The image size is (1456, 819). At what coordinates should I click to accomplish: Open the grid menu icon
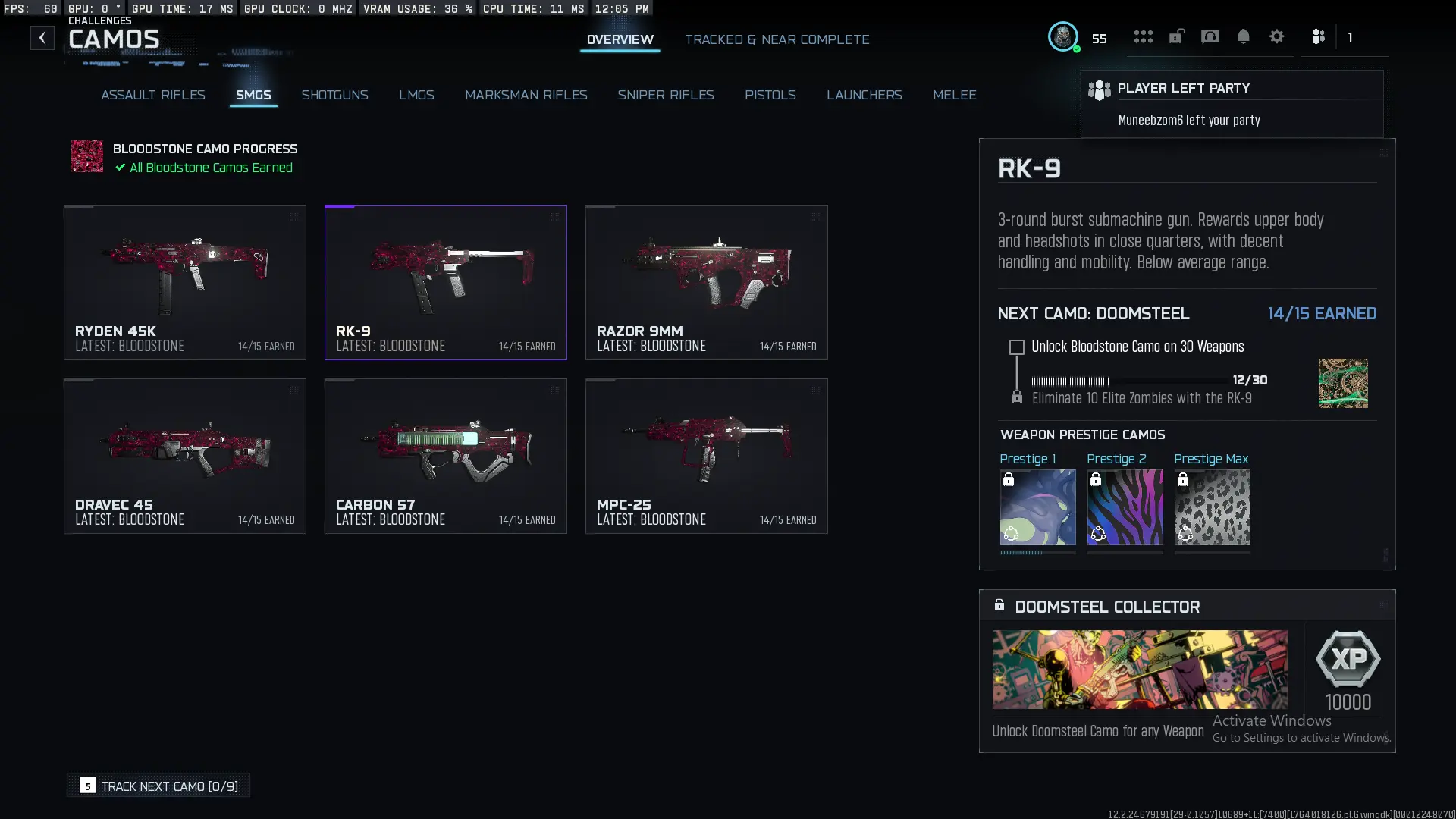coord(1143,36)
